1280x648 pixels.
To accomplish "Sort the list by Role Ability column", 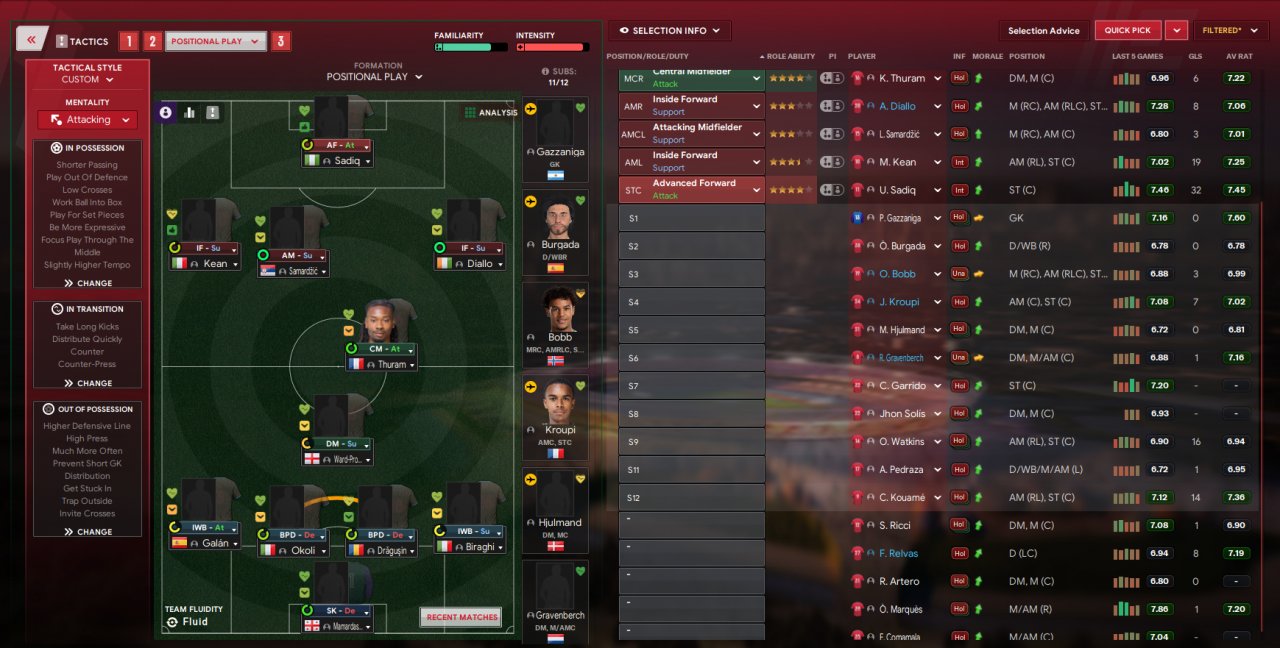I will (790, 57).
